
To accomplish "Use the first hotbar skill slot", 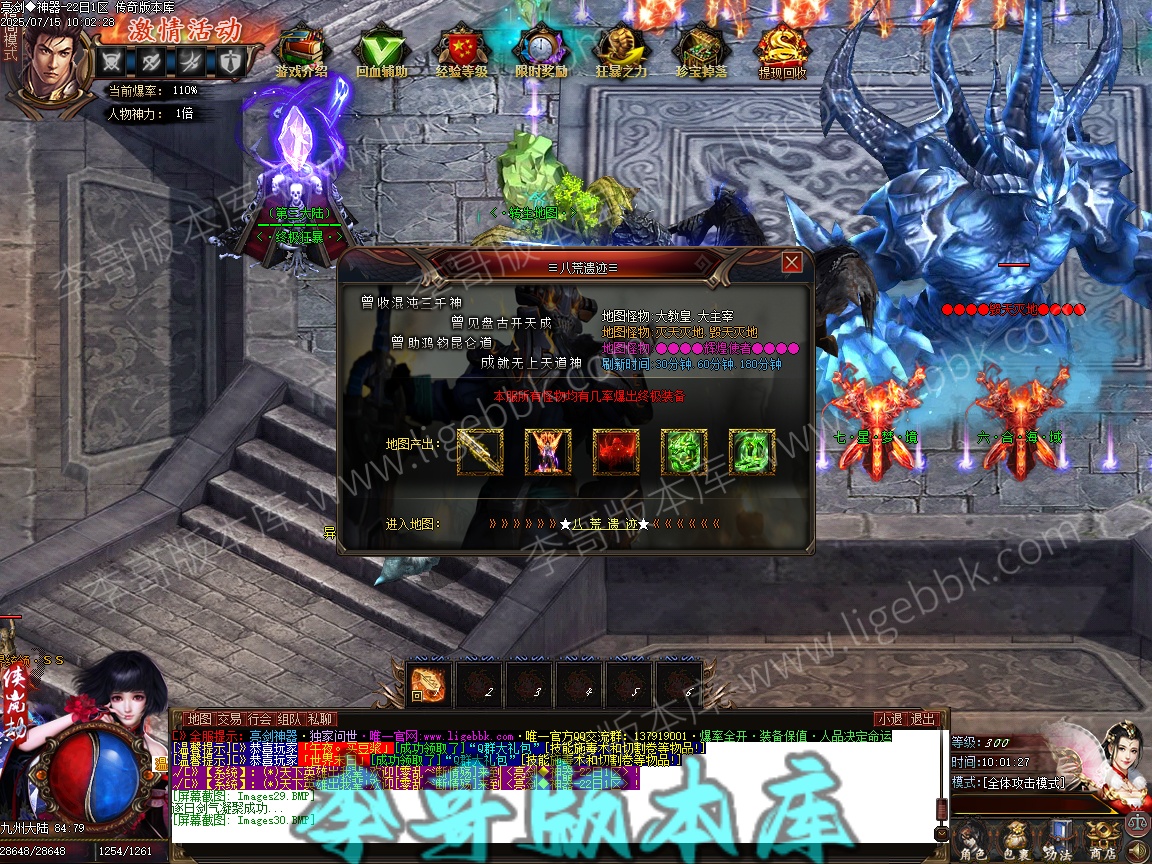I will coord(428,683).
